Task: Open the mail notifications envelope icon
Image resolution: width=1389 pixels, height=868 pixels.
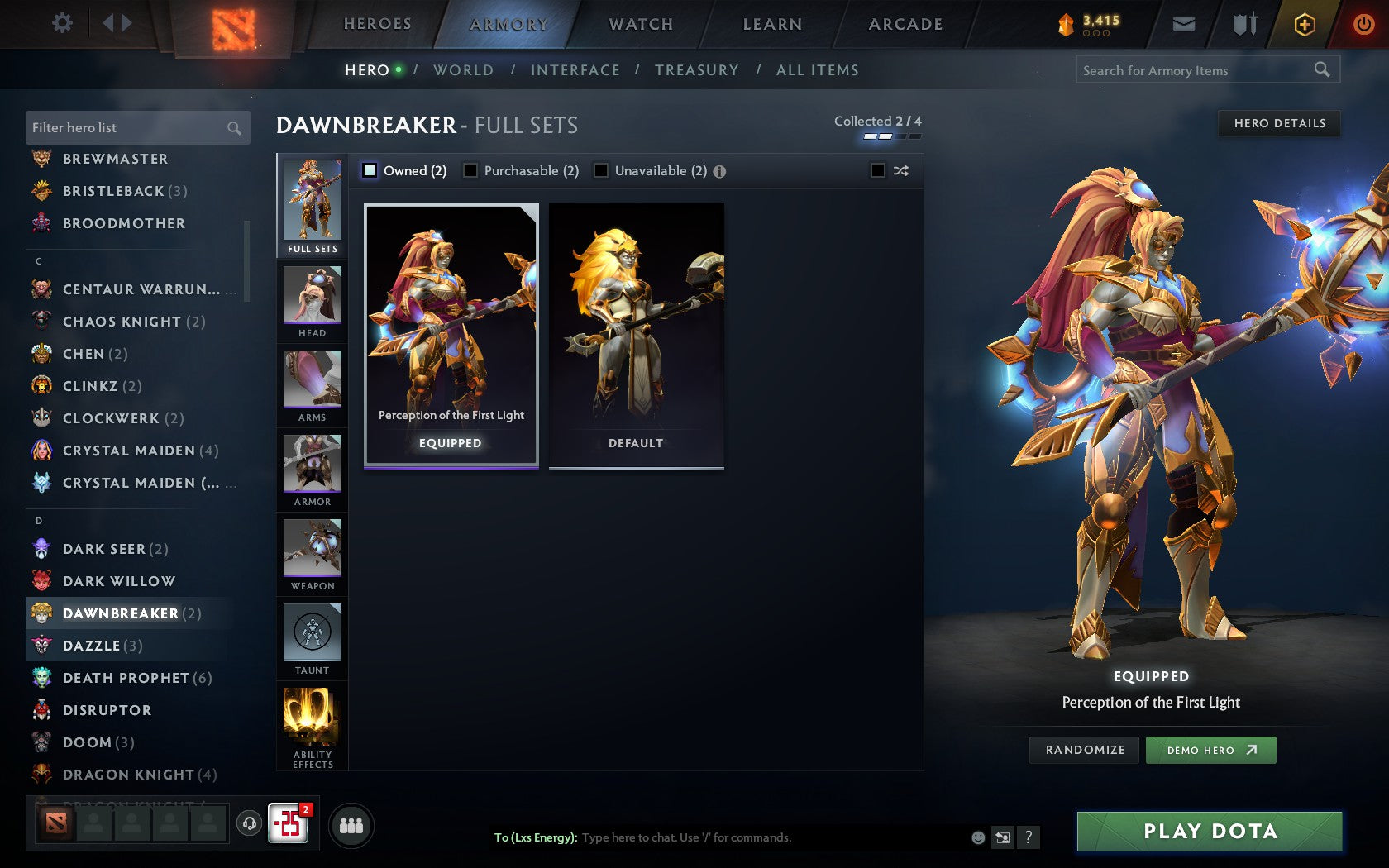Action: (1184, 24)
